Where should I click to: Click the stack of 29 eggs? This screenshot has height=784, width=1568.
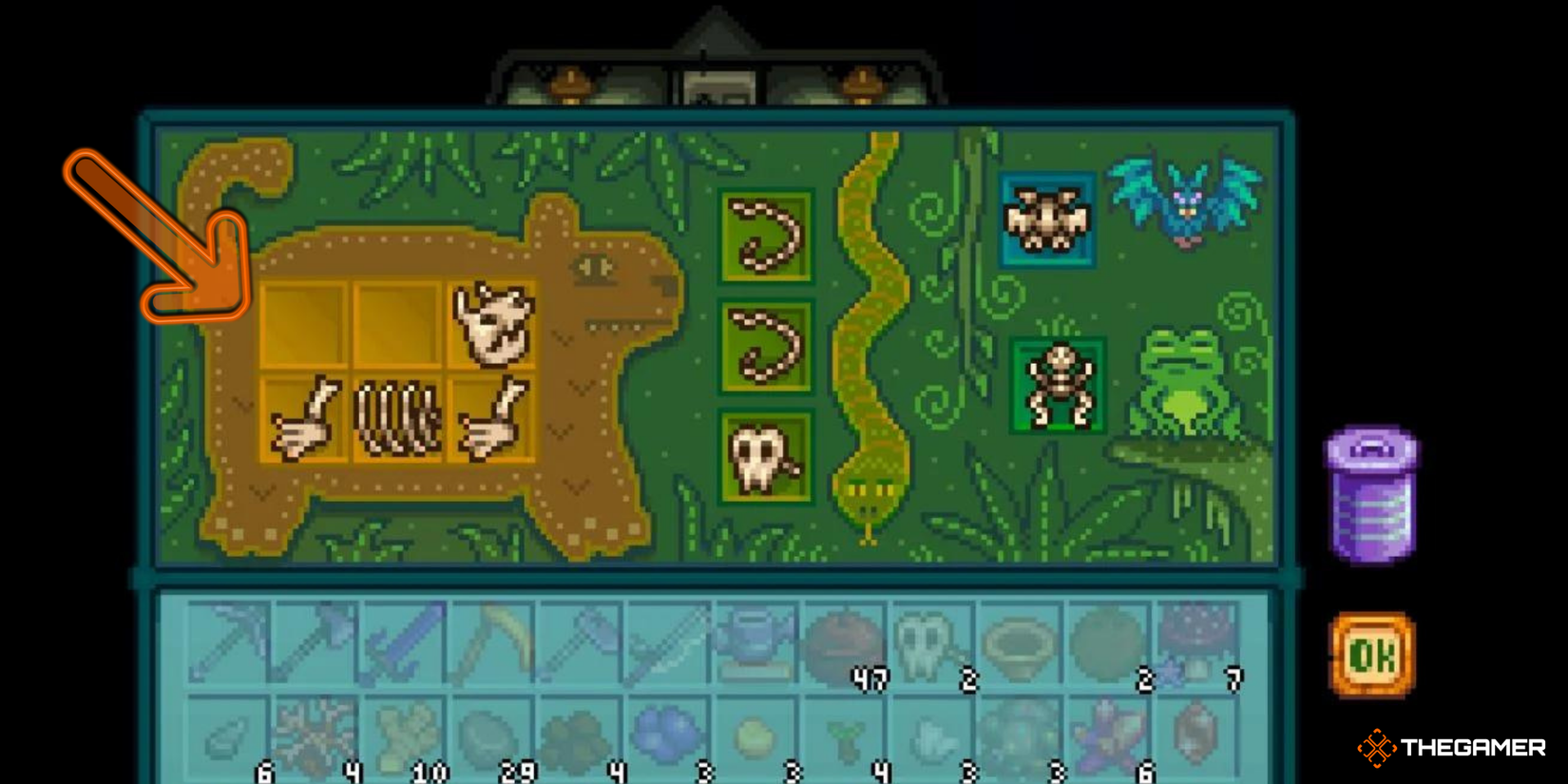coord(489,734)
